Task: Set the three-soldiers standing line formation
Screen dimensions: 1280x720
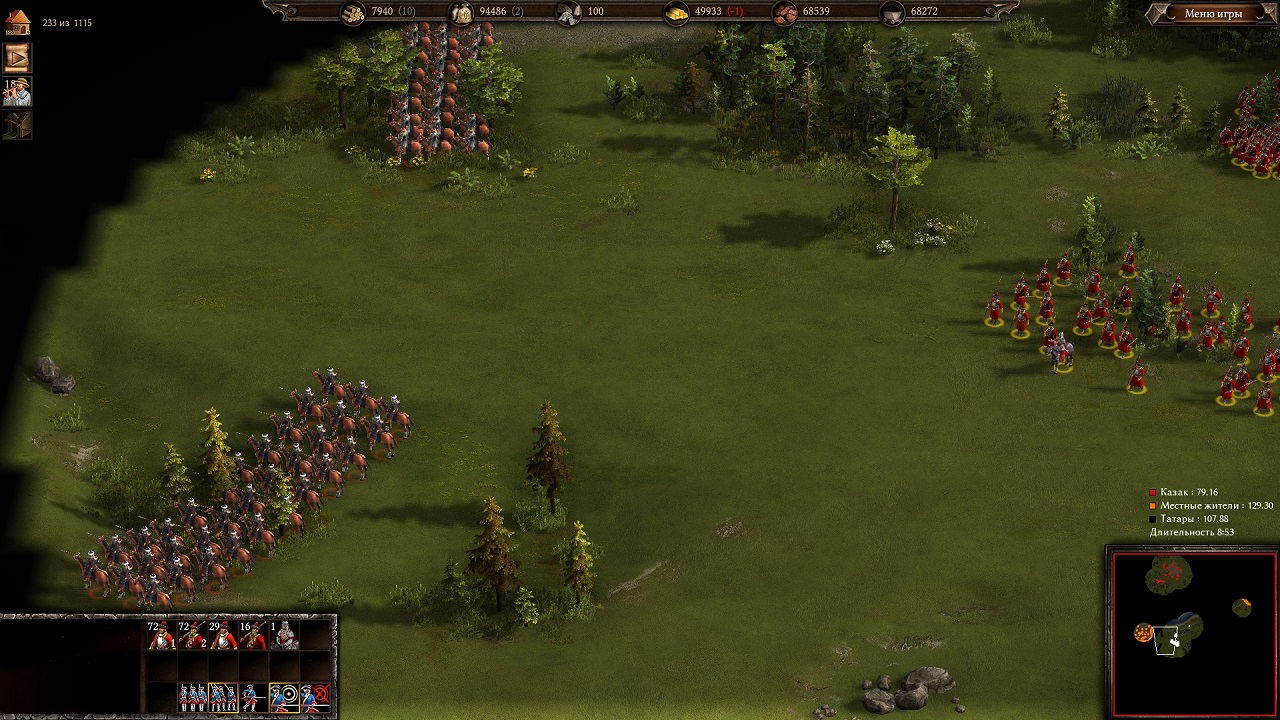Action: click(192, 697)
